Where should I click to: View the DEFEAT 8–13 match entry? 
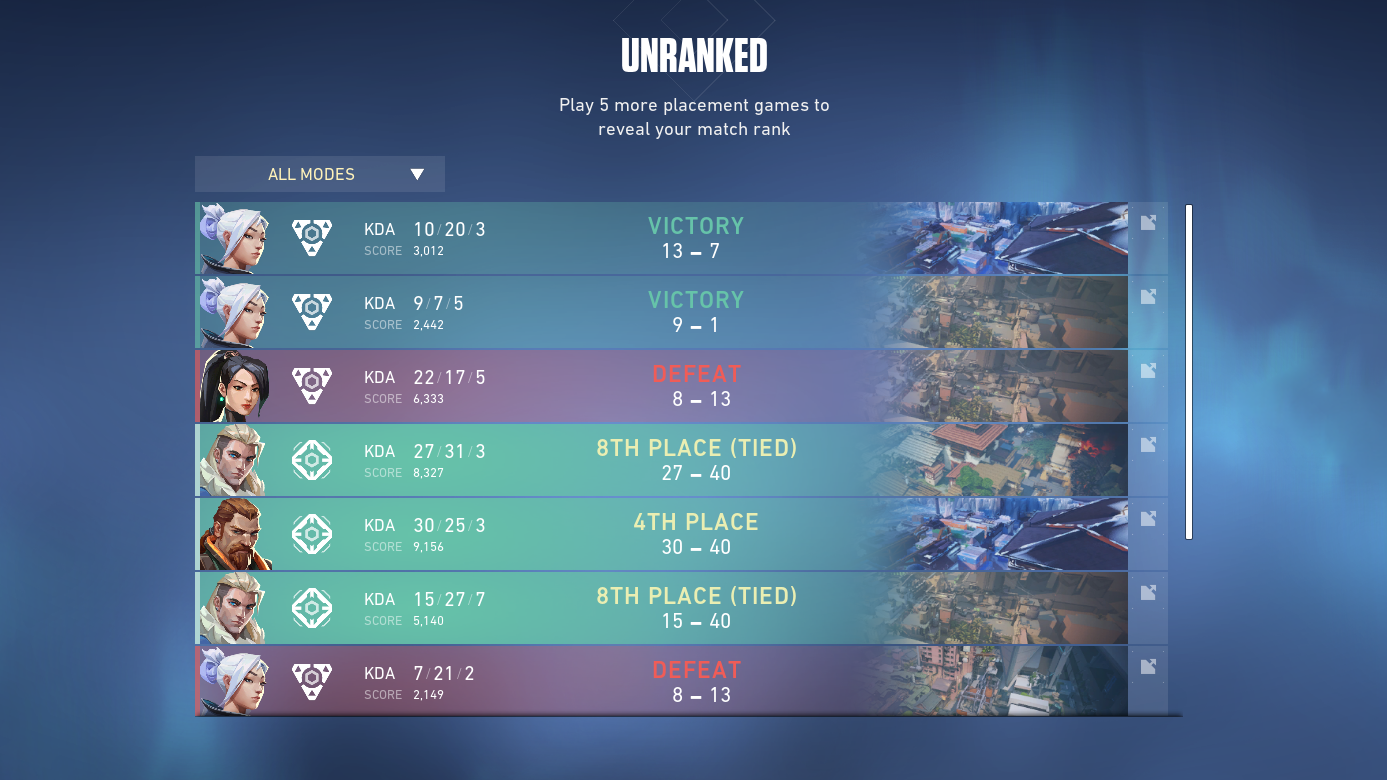click(696, 385)
